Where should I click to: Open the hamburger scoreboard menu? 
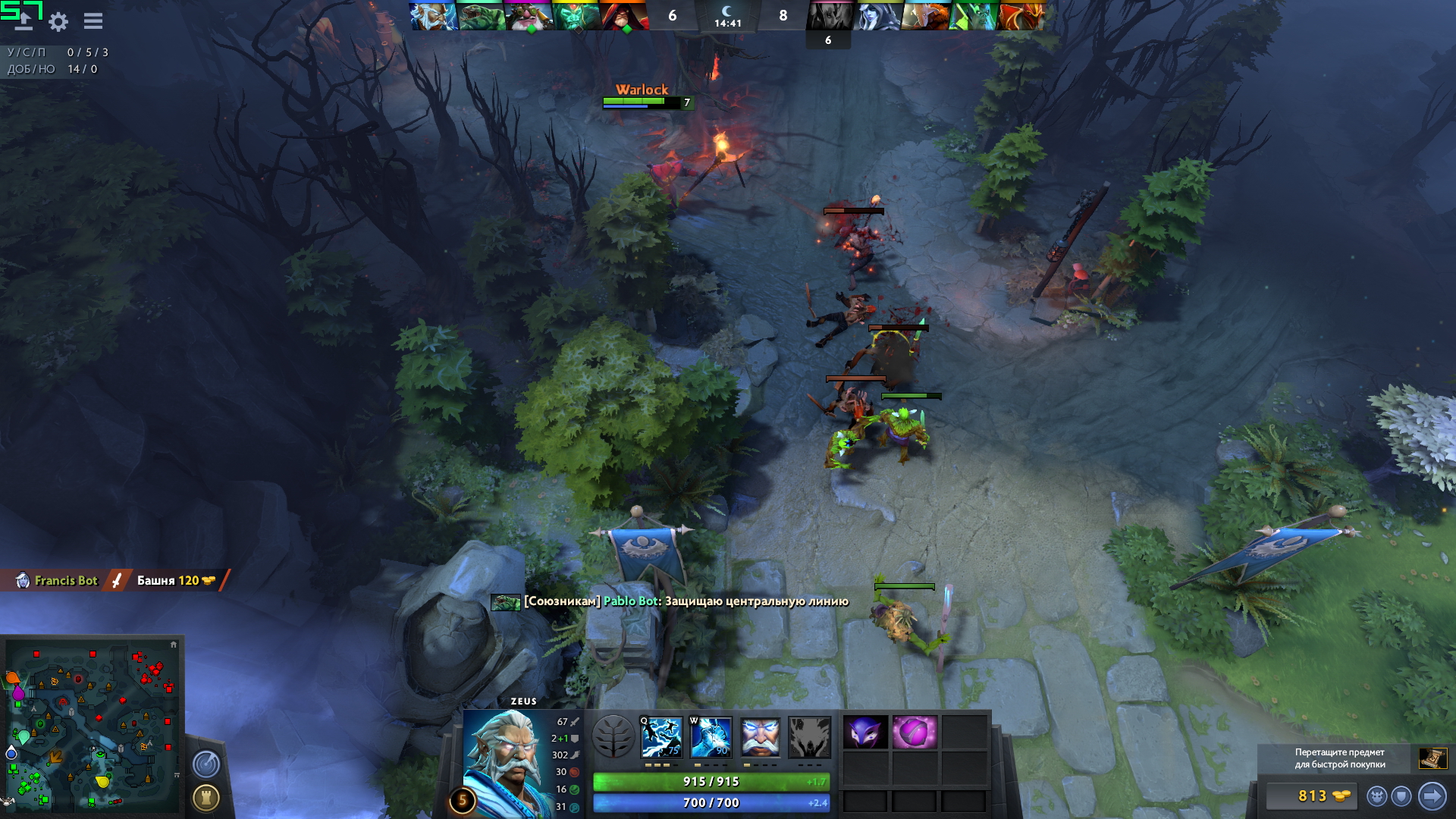pos(93,21)
